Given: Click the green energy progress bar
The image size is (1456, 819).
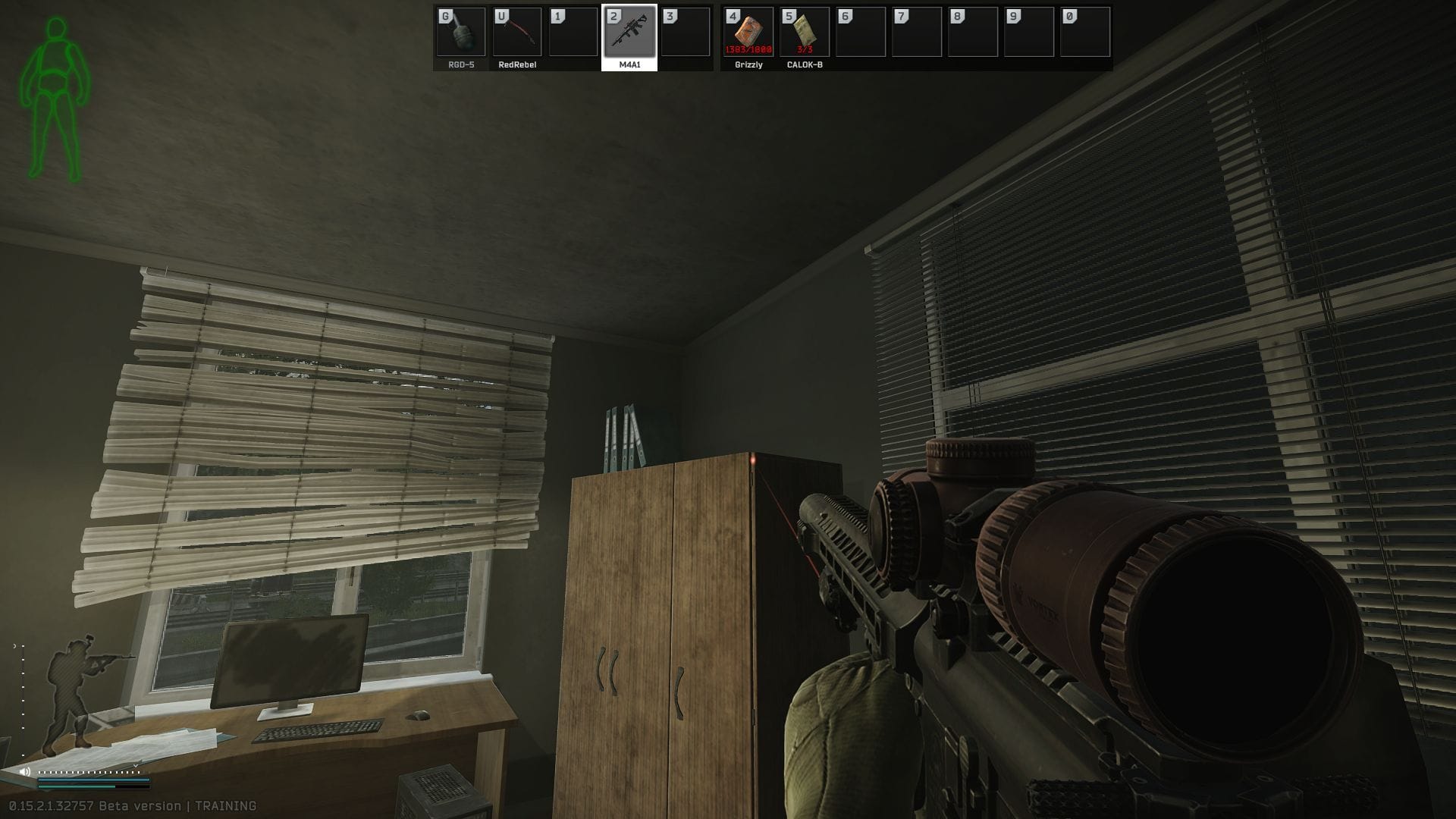Looking at the screenshot, I should click(x=76, y=786).
